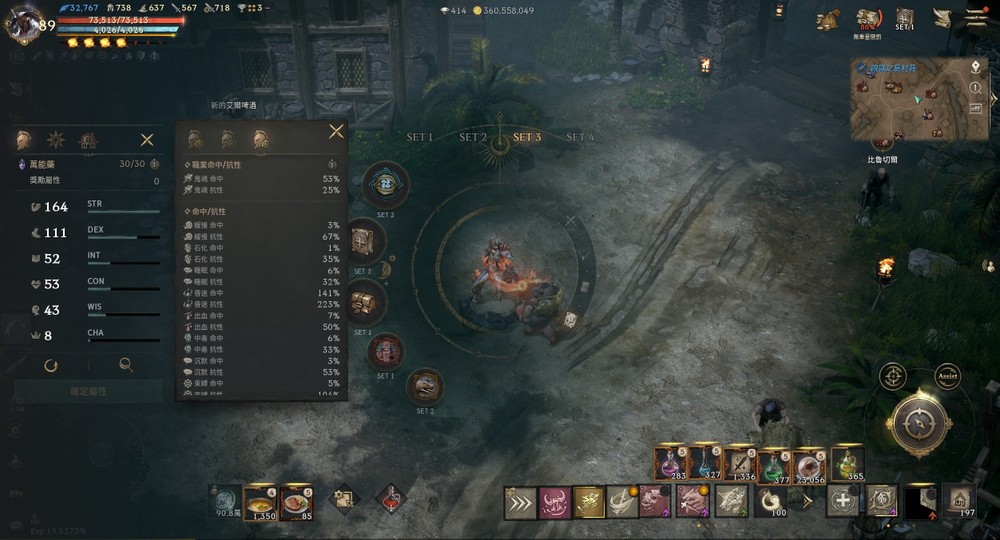Close the attribute stats panel
The width and height of the screenshot is (1000, 540).
pyautogui.click(x=147, y=140)
